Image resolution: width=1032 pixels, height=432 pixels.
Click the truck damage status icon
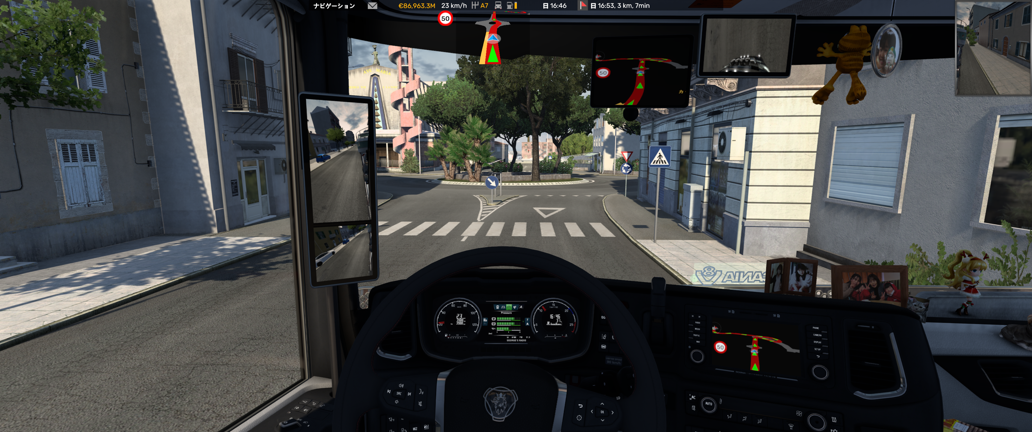(x=498, y=6)
